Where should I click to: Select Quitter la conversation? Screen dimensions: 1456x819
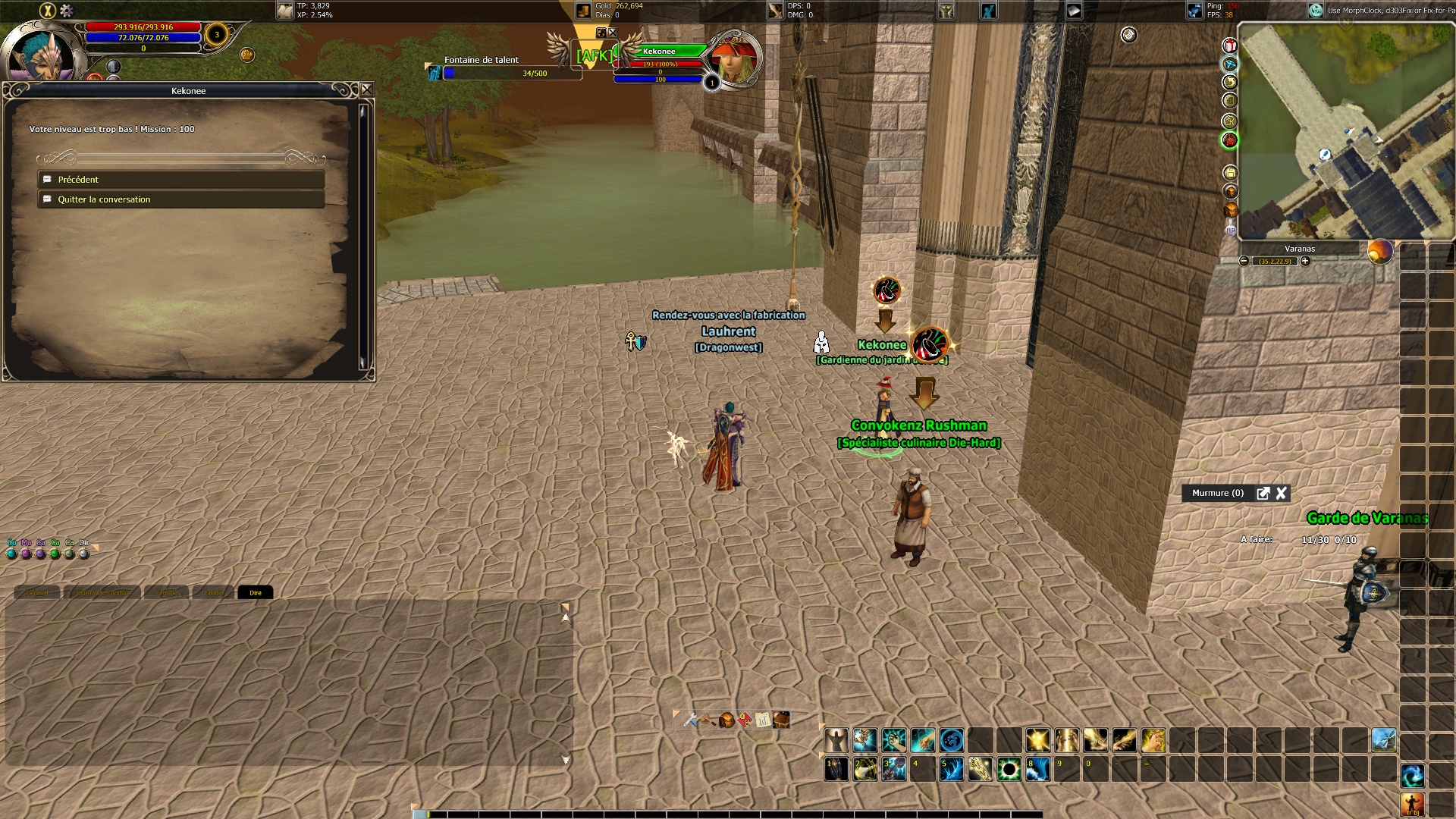point(180,199)
